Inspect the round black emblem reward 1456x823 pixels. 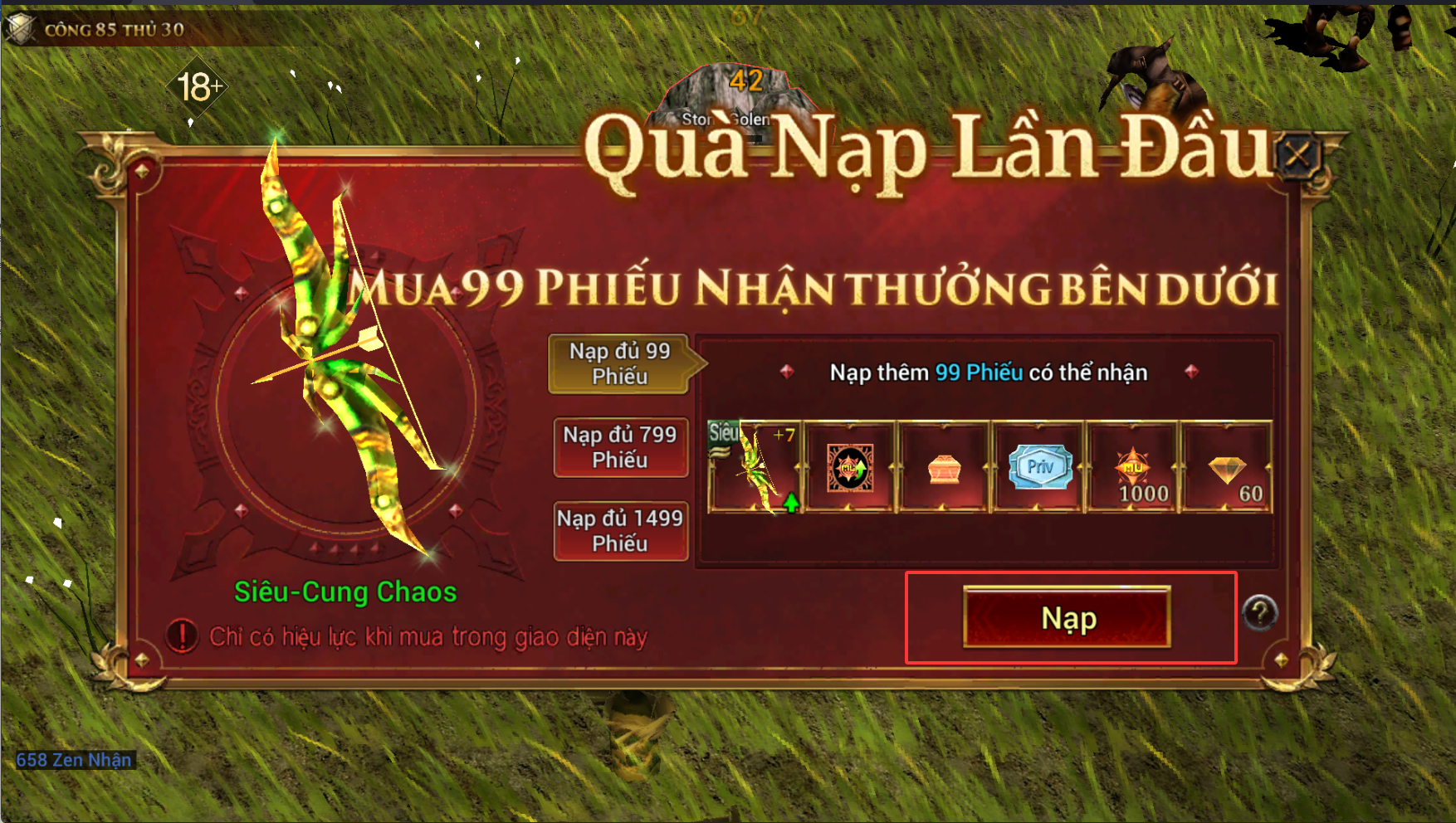tap(850, 467)
